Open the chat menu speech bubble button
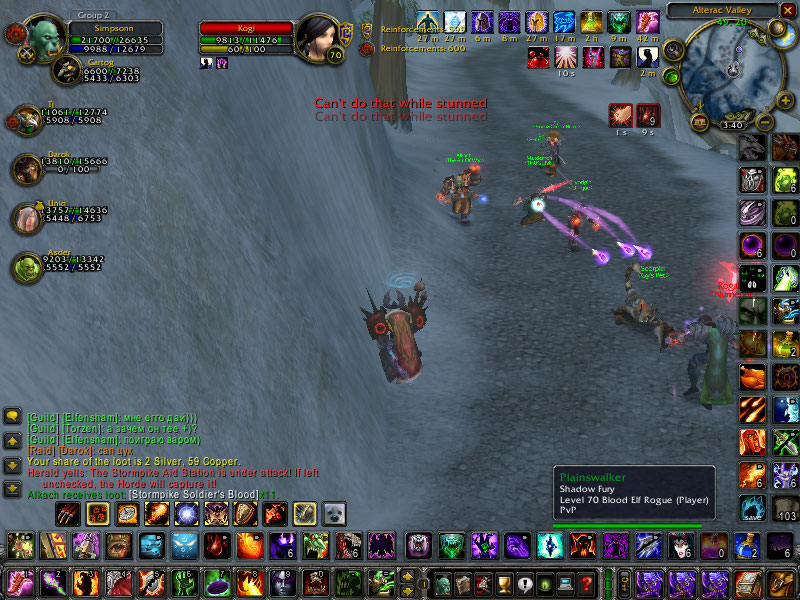This screenshot has width=800, height=600. (x=13, y=415)
